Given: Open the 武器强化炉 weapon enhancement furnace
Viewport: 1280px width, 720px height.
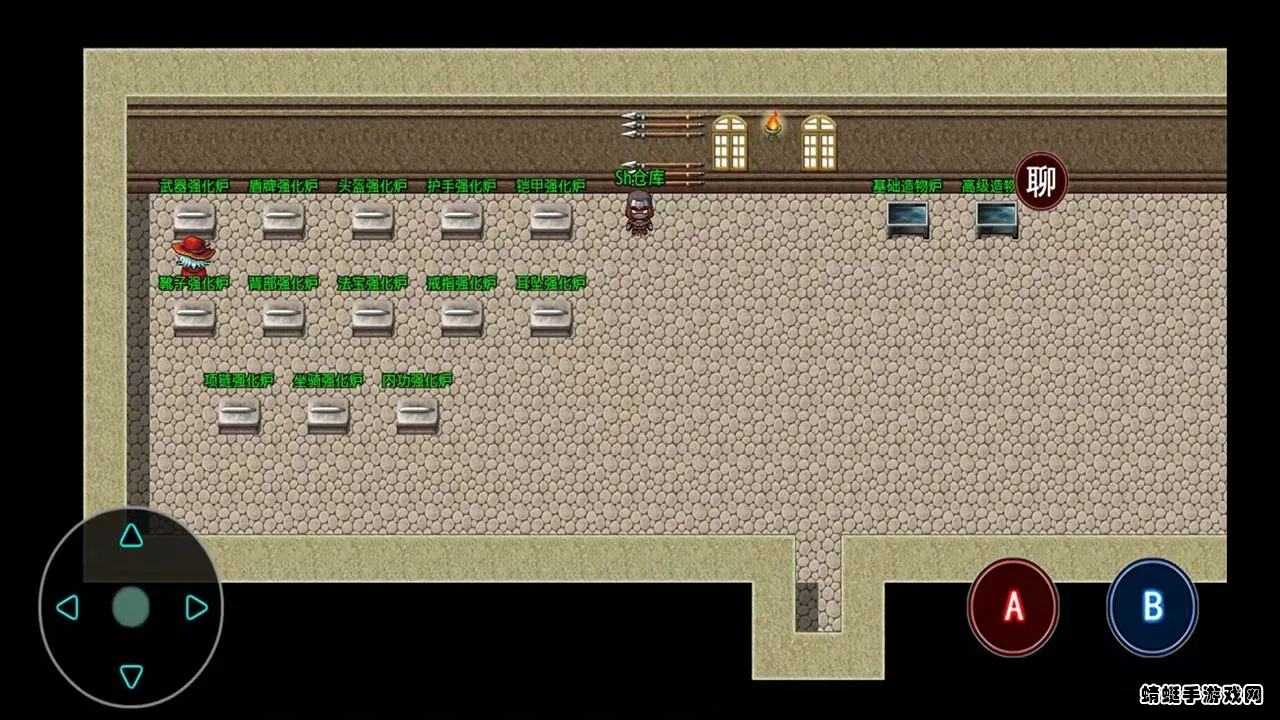Looking at the screenshot, I should pyautogui.click(x=194, y=220).
